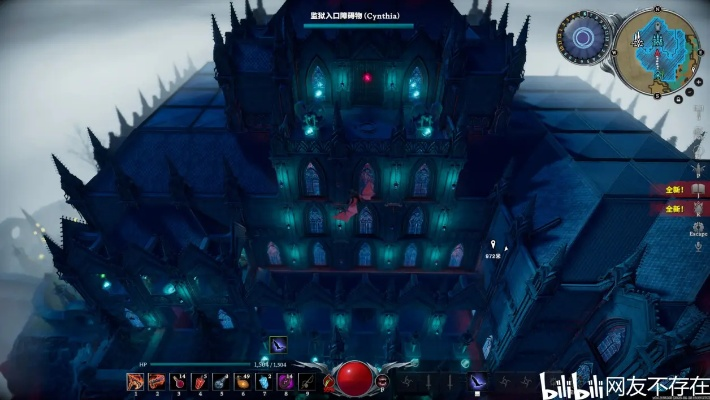Select the red item in slot 4

point(199,381)
